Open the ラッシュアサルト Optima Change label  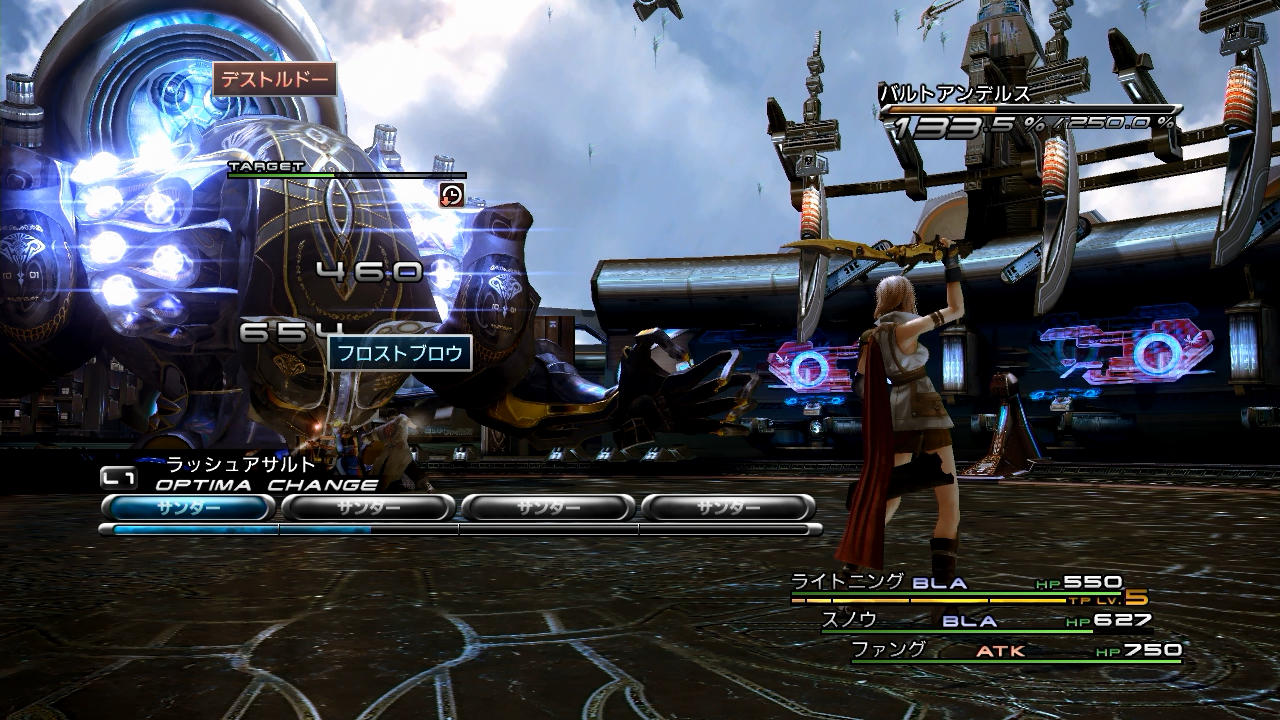point(240,465)
